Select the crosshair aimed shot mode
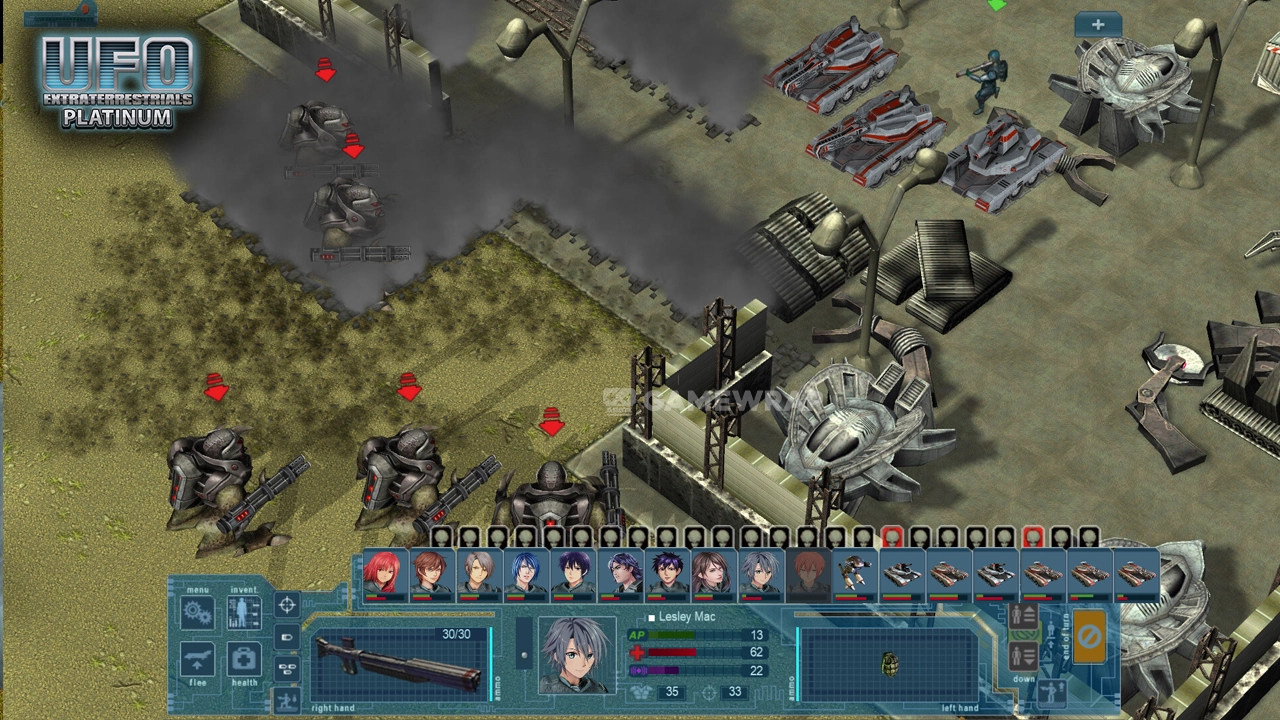Image resolution: width=1280 pixels, height=720 pixels. (x=287, y=605)
